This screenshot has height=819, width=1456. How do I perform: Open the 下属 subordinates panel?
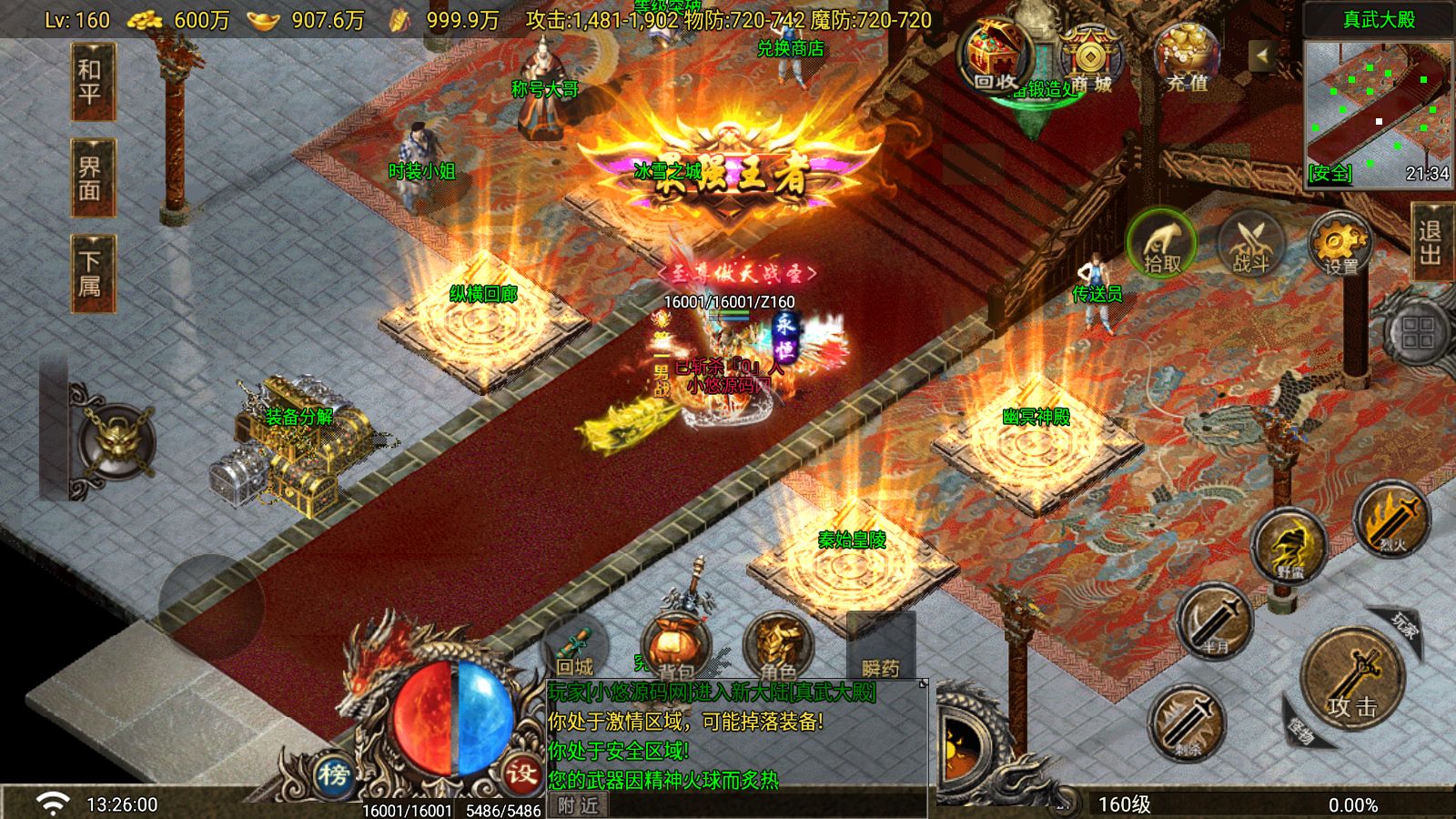click(x=91, y=274)
